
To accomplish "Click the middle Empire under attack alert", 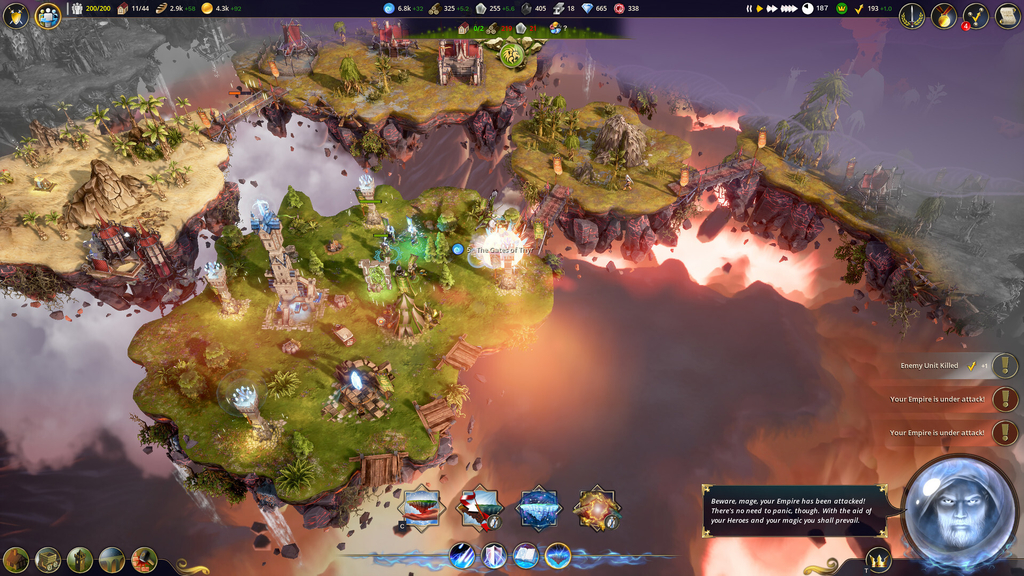I will click(1004, 400).
